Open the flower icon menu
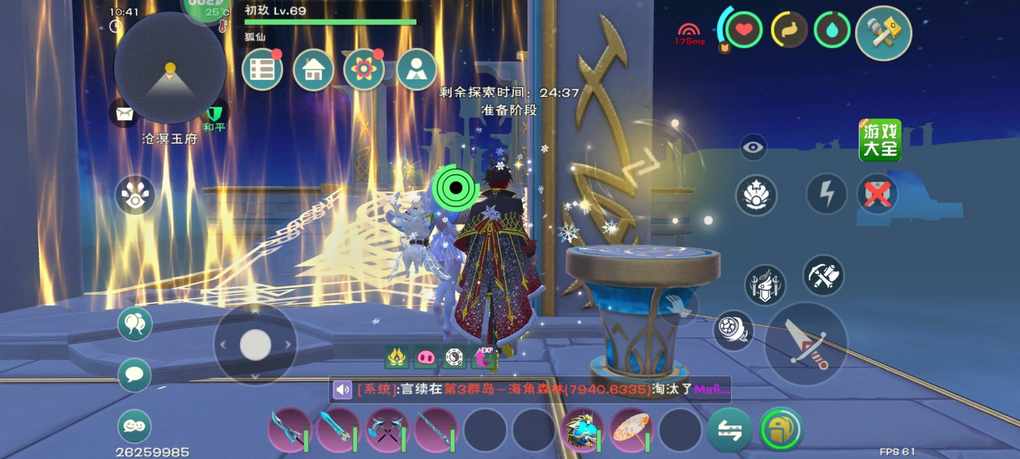Screen dimensions: 1020x459 tap(364, 70)
